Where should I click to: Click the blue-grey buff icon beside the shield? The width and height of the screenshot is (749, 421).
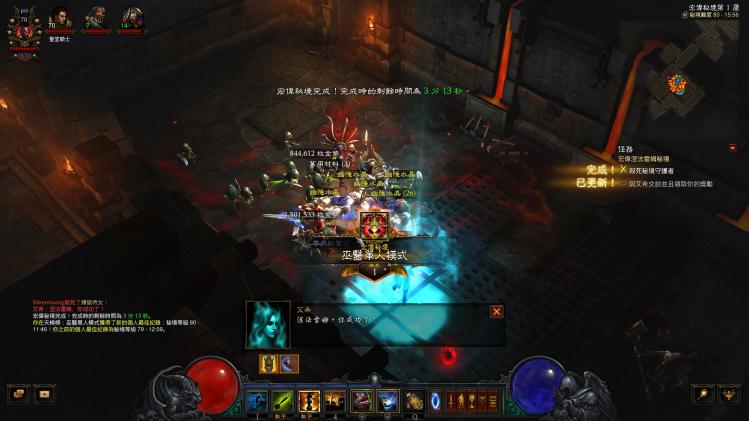288,364
